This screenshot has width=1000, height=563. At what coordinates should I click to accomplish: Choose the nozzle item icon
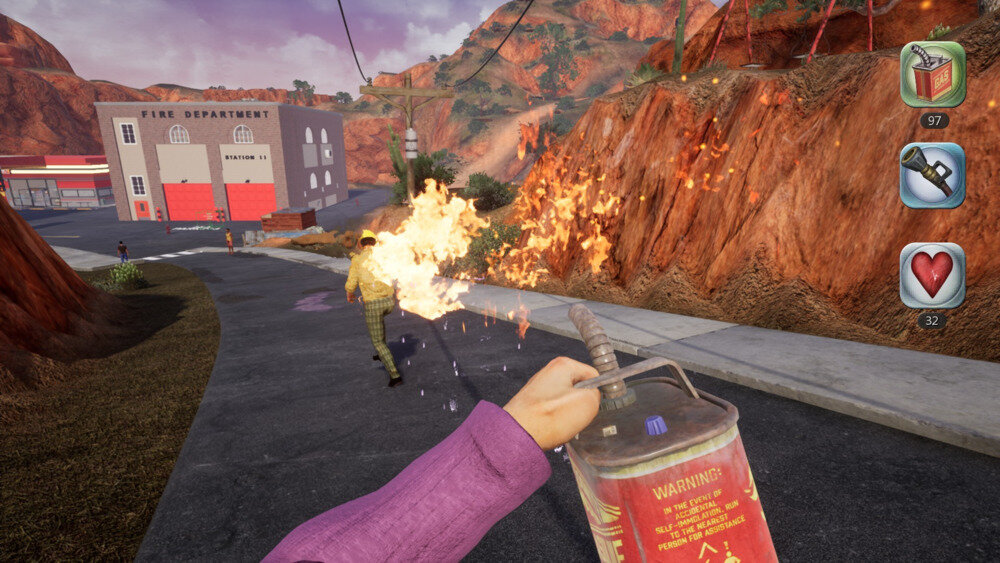(x=932, y=175)
